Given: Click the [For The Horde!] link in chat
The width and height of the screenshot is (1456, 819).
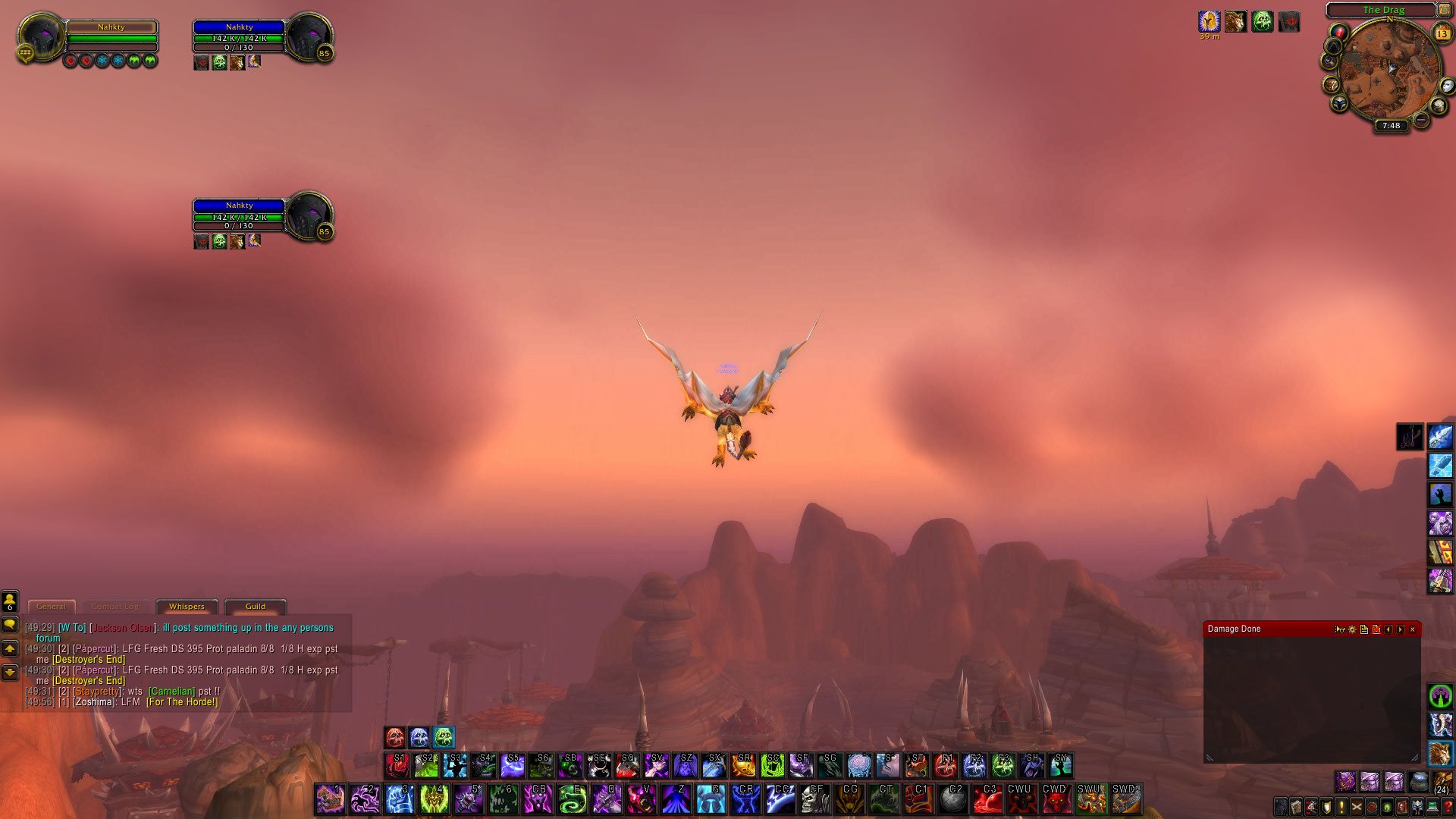Looking at the screenshot, I should pyautogui.click(x=182, y=702).
